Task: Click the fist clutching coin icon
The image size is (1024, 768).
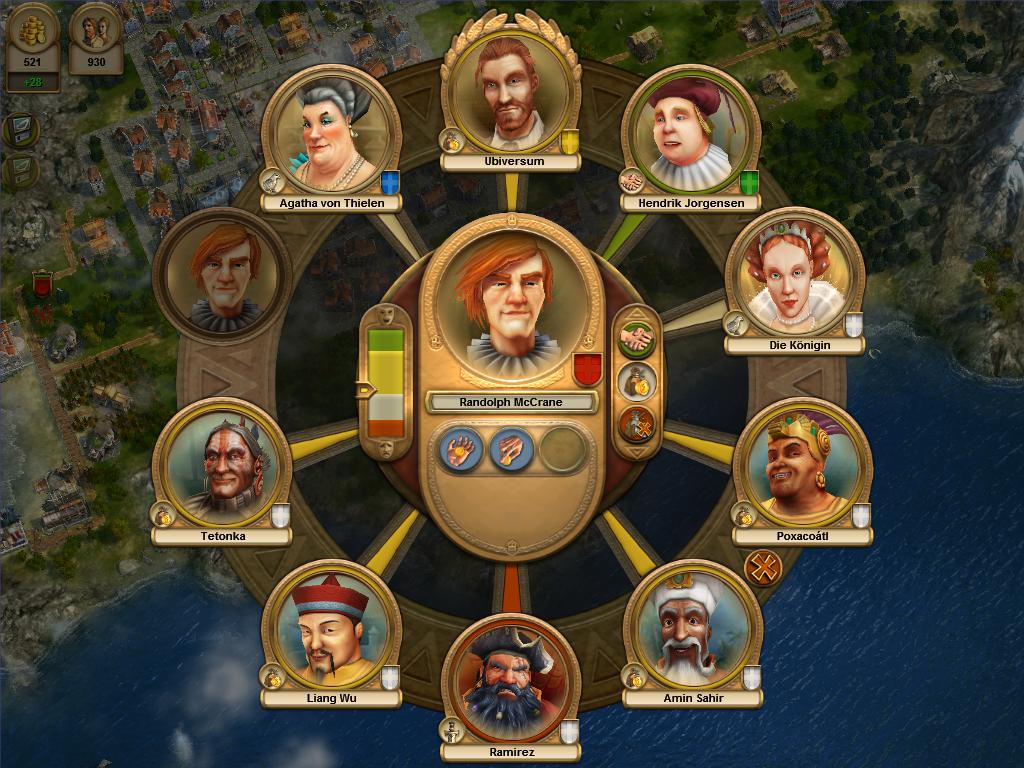Action: [x=511, y=449]
